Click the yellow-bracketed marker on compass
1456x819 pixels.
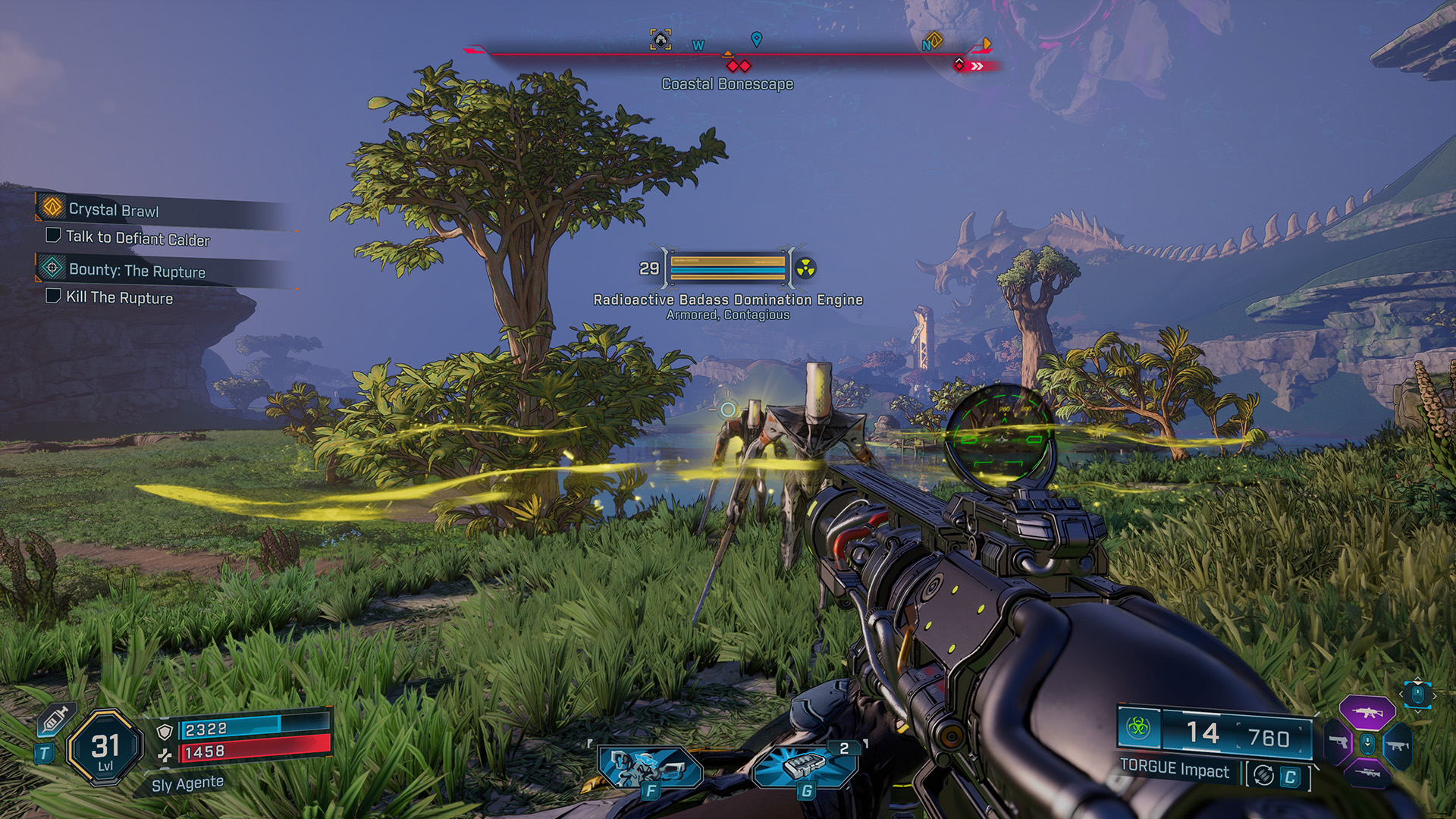click(x=661, y=39)
